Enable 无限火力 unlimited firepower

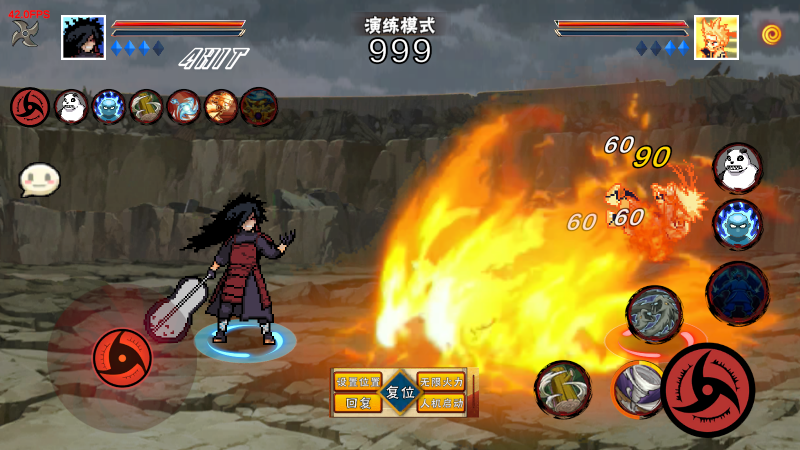pyautogui.click(x=441, y=383)
